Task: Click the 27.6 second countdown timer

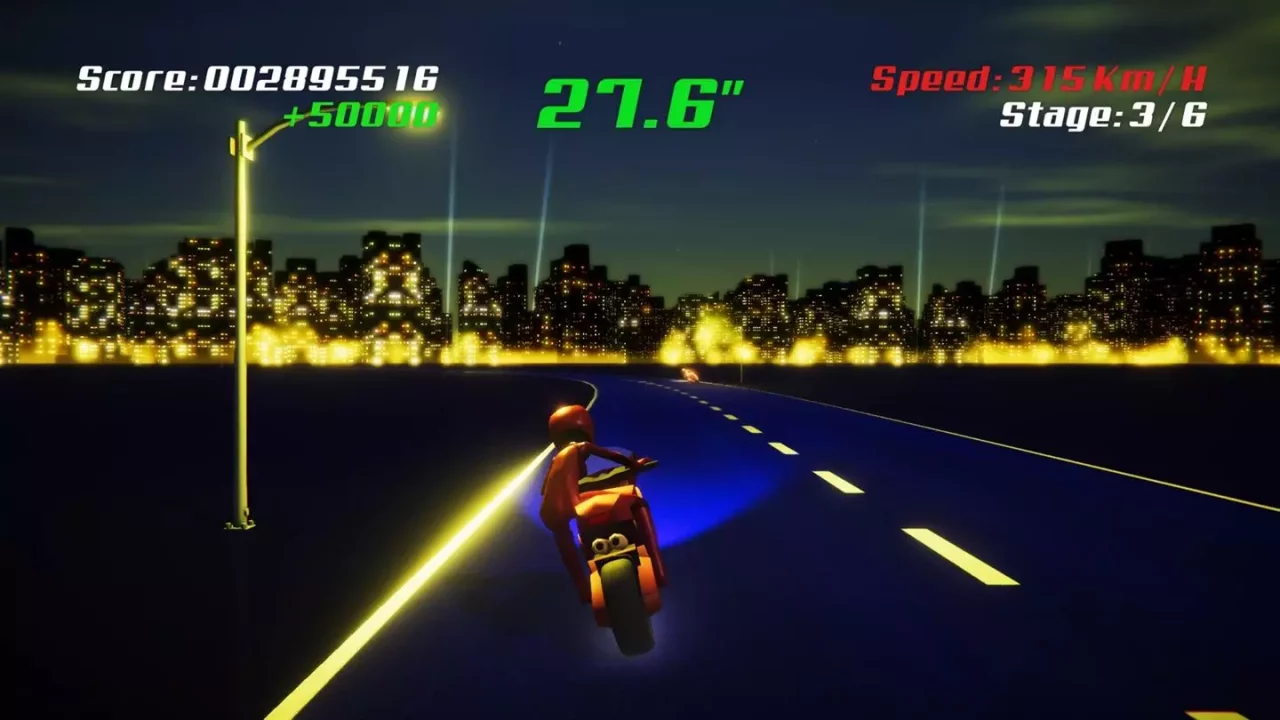Action: [x=639, y=102]
